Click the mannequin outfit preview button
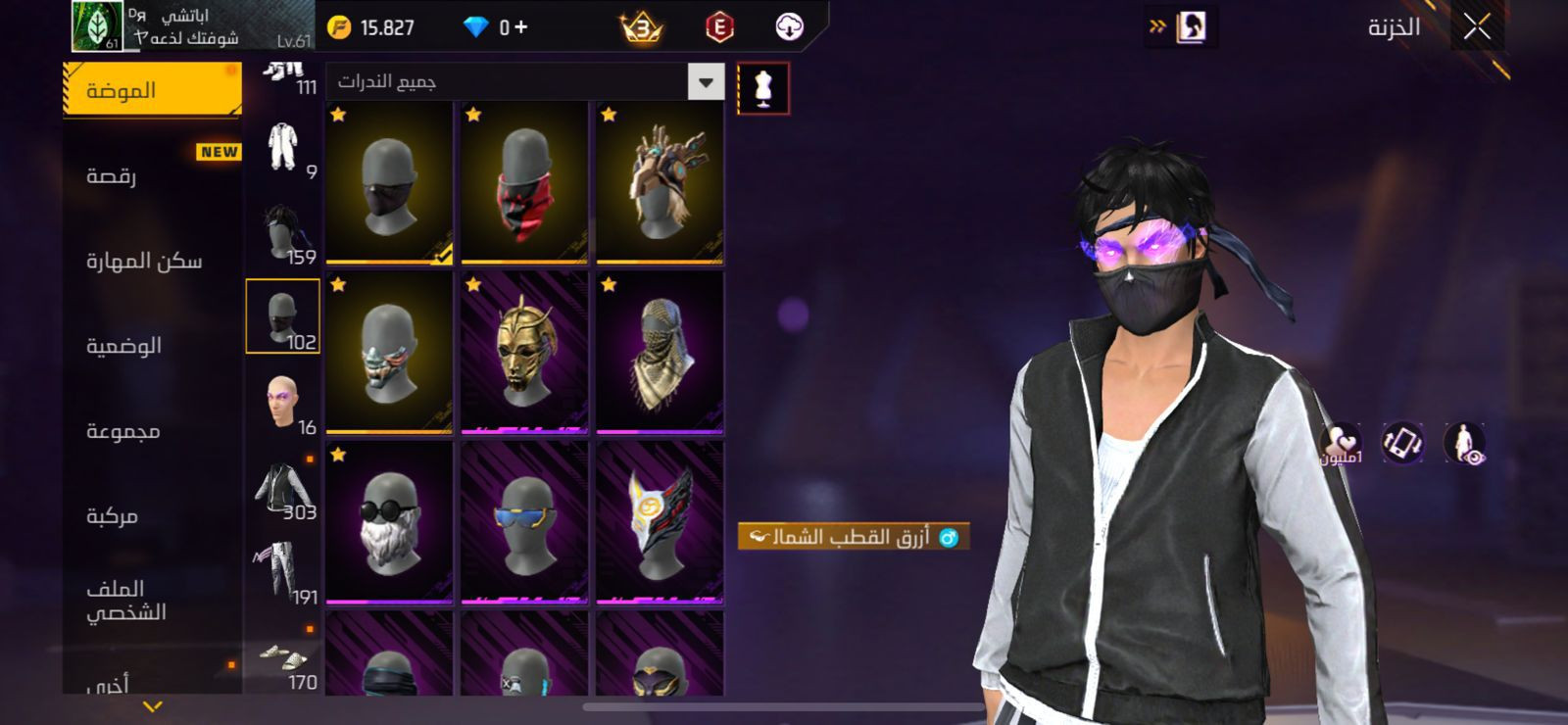 (763, 89)
